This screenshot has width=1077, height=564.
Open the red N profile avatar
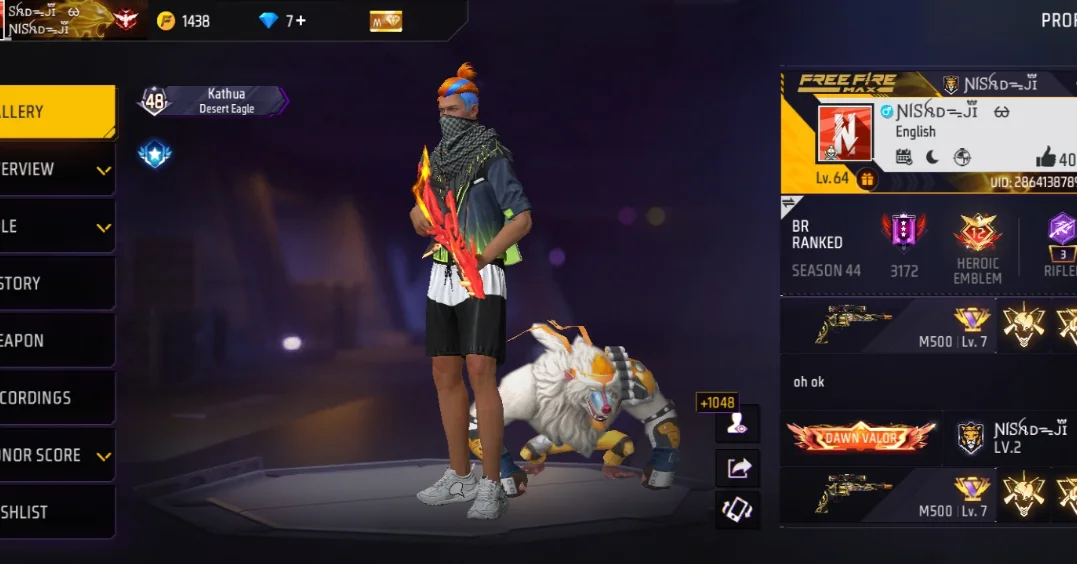point(845,134)
